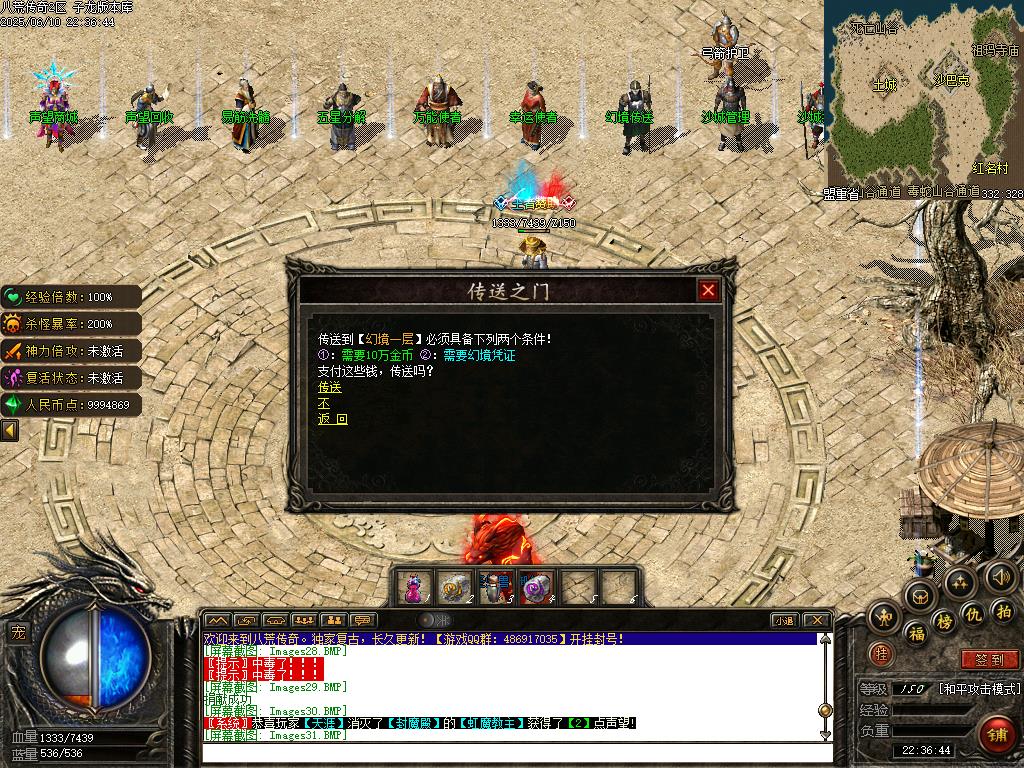Click the 小退 logout button
The image size is (1024, 768).
click(x=783, y=620)
